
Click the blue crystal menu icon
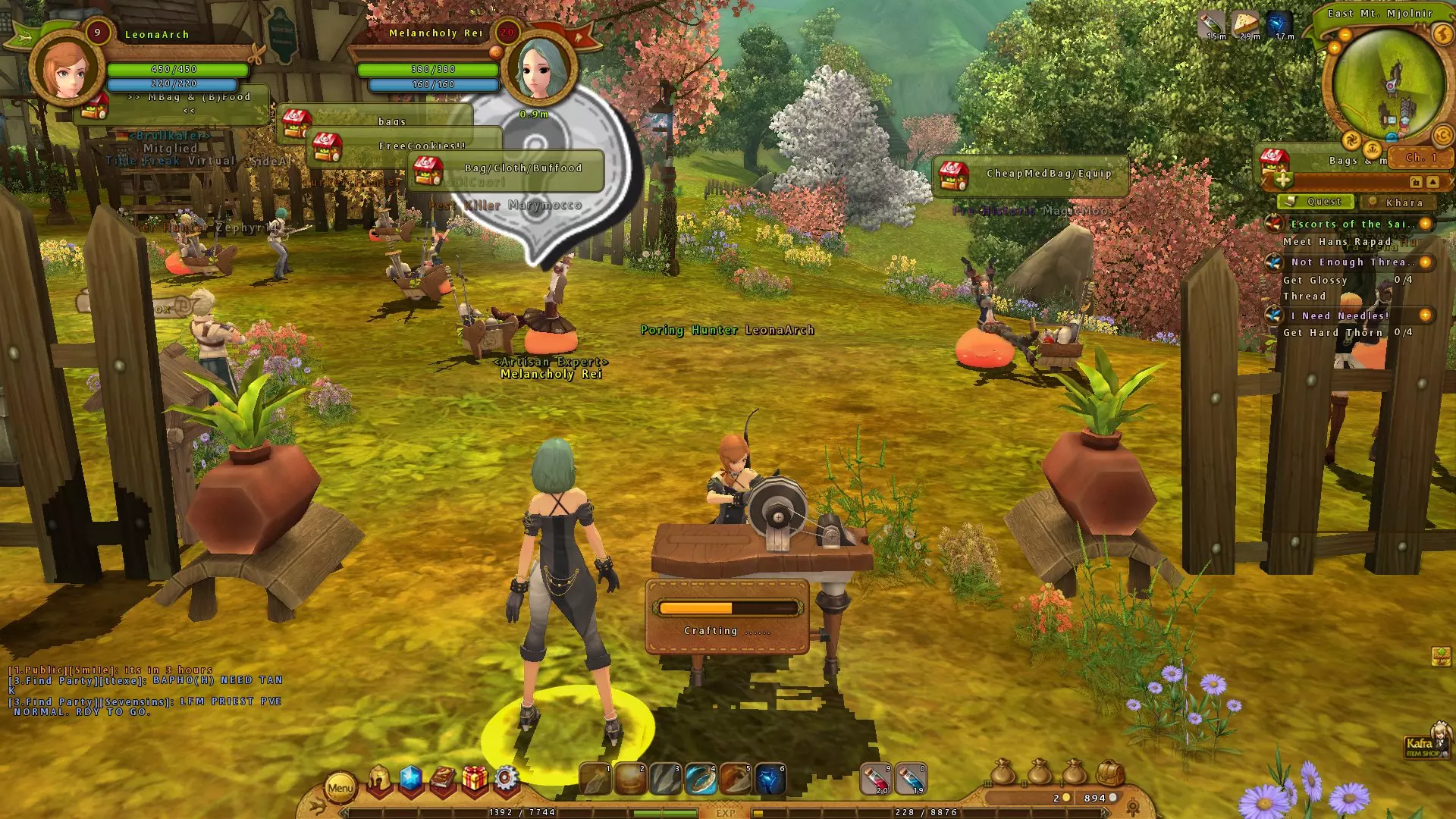410,780
